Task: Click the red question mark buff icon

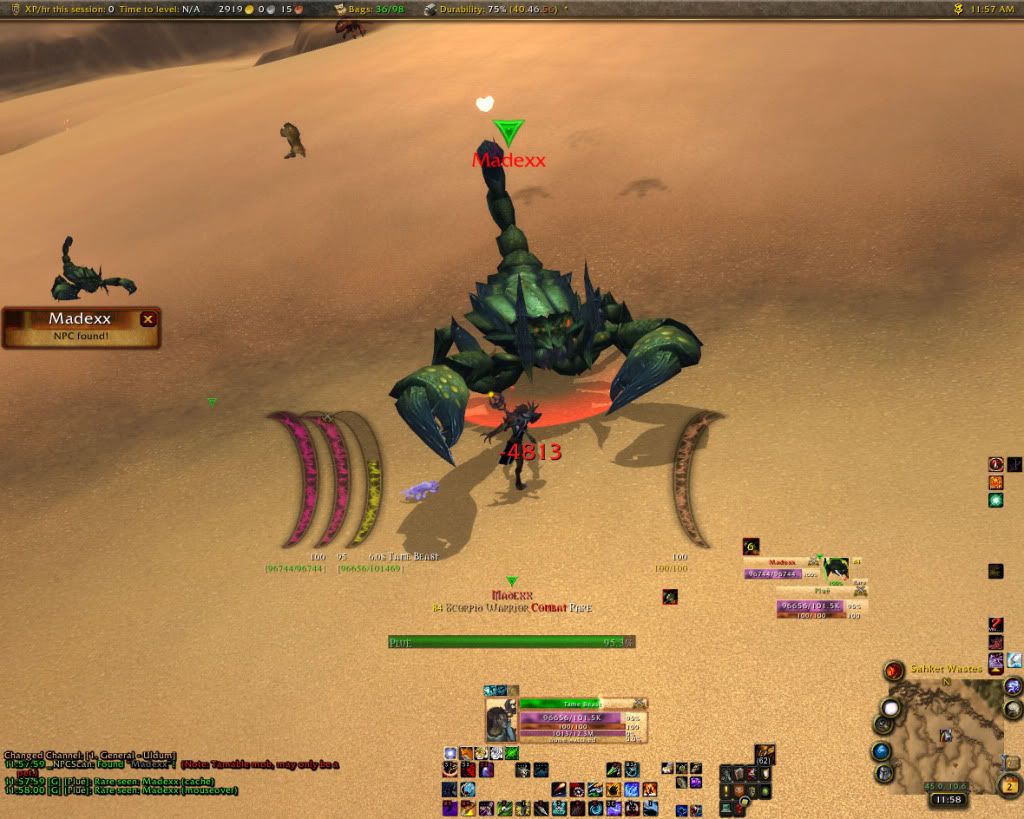Action: 996,464
